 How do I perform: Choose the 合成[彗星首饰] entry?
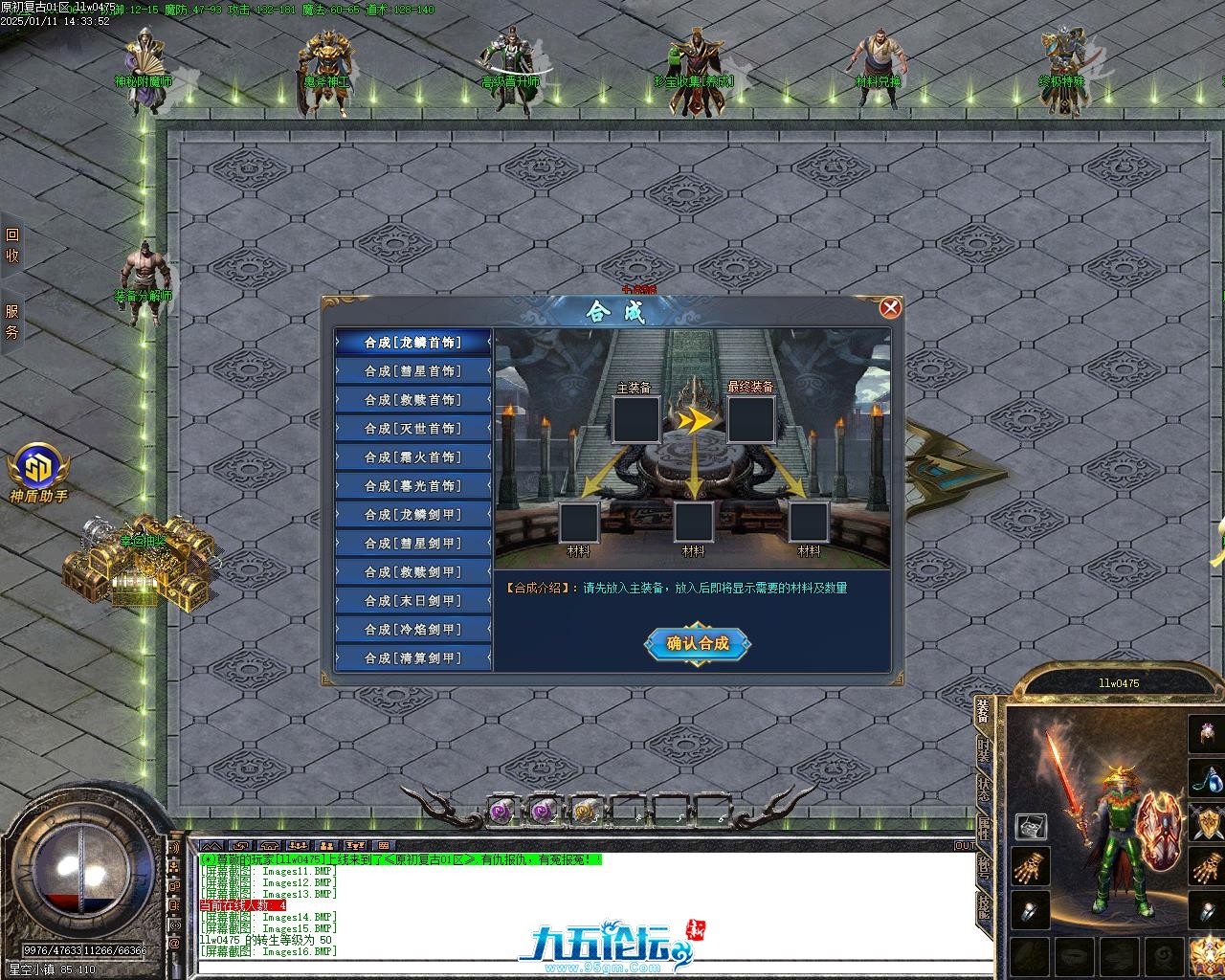click(x=412, y=370)
